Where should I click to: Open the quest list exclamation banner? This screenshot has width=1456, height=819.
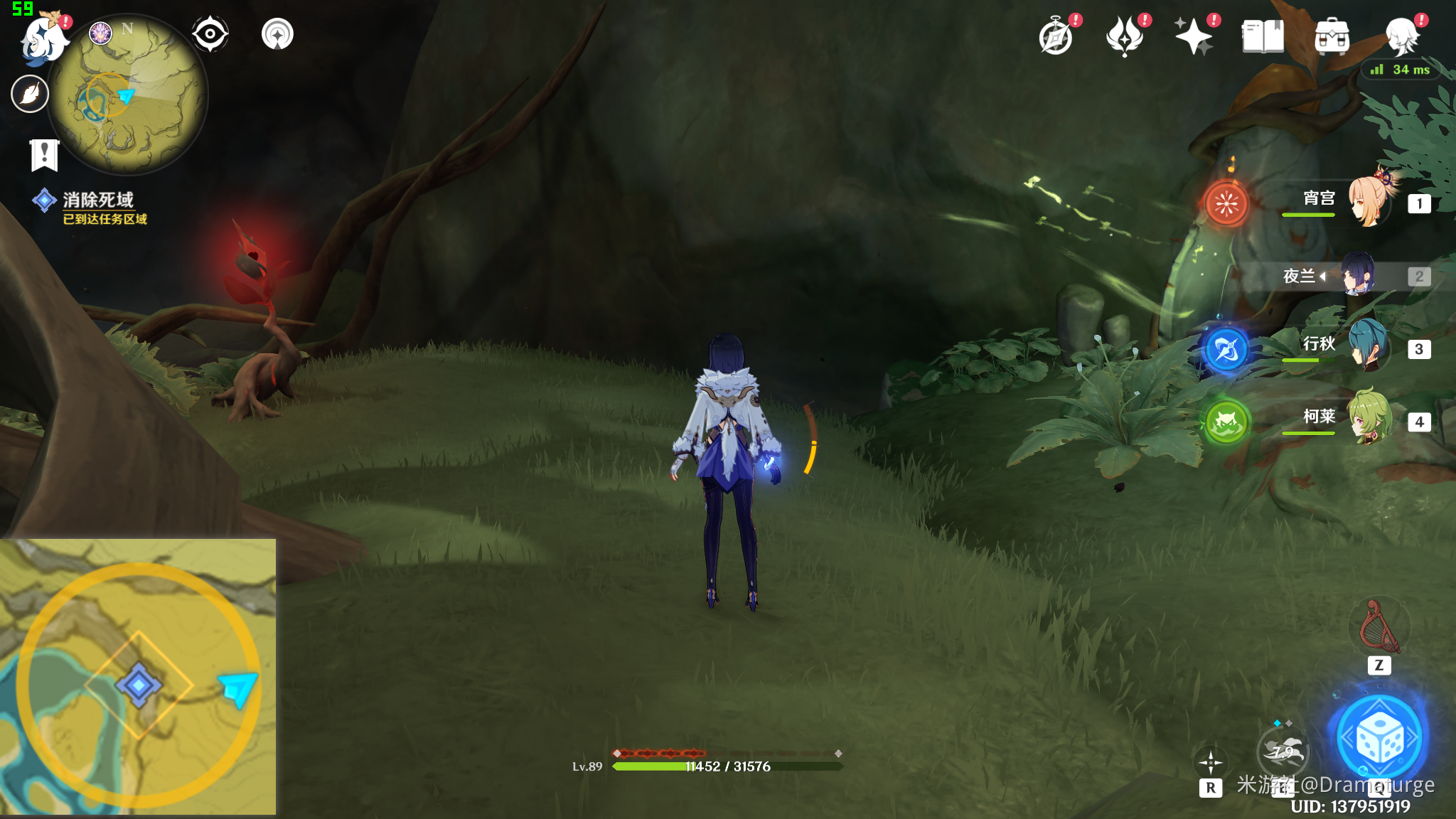pyautogui.click(x=44, y=154)
